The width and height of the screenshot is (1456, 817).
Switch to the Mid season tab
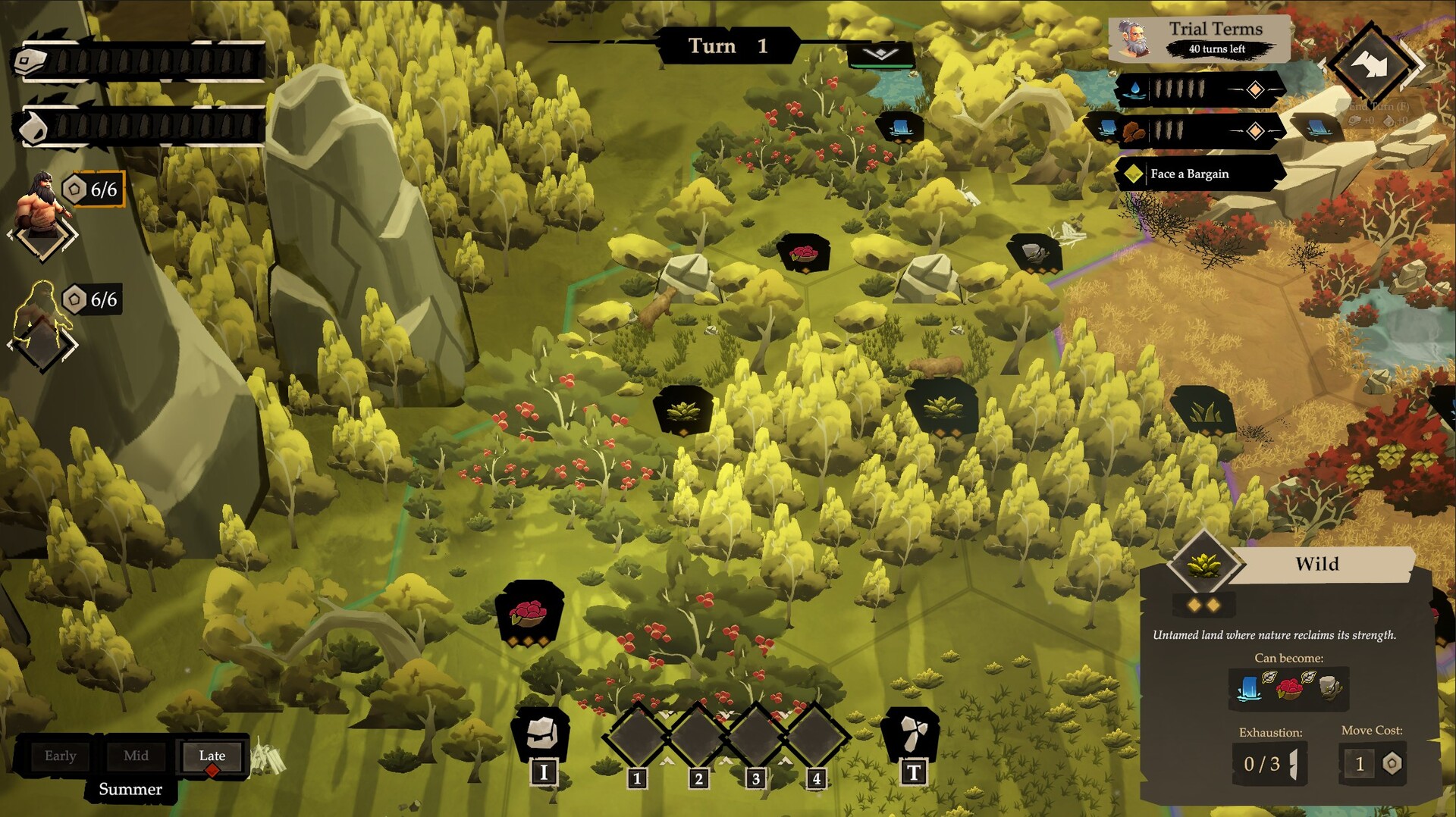pyautogui.click(x=136, y=756)
